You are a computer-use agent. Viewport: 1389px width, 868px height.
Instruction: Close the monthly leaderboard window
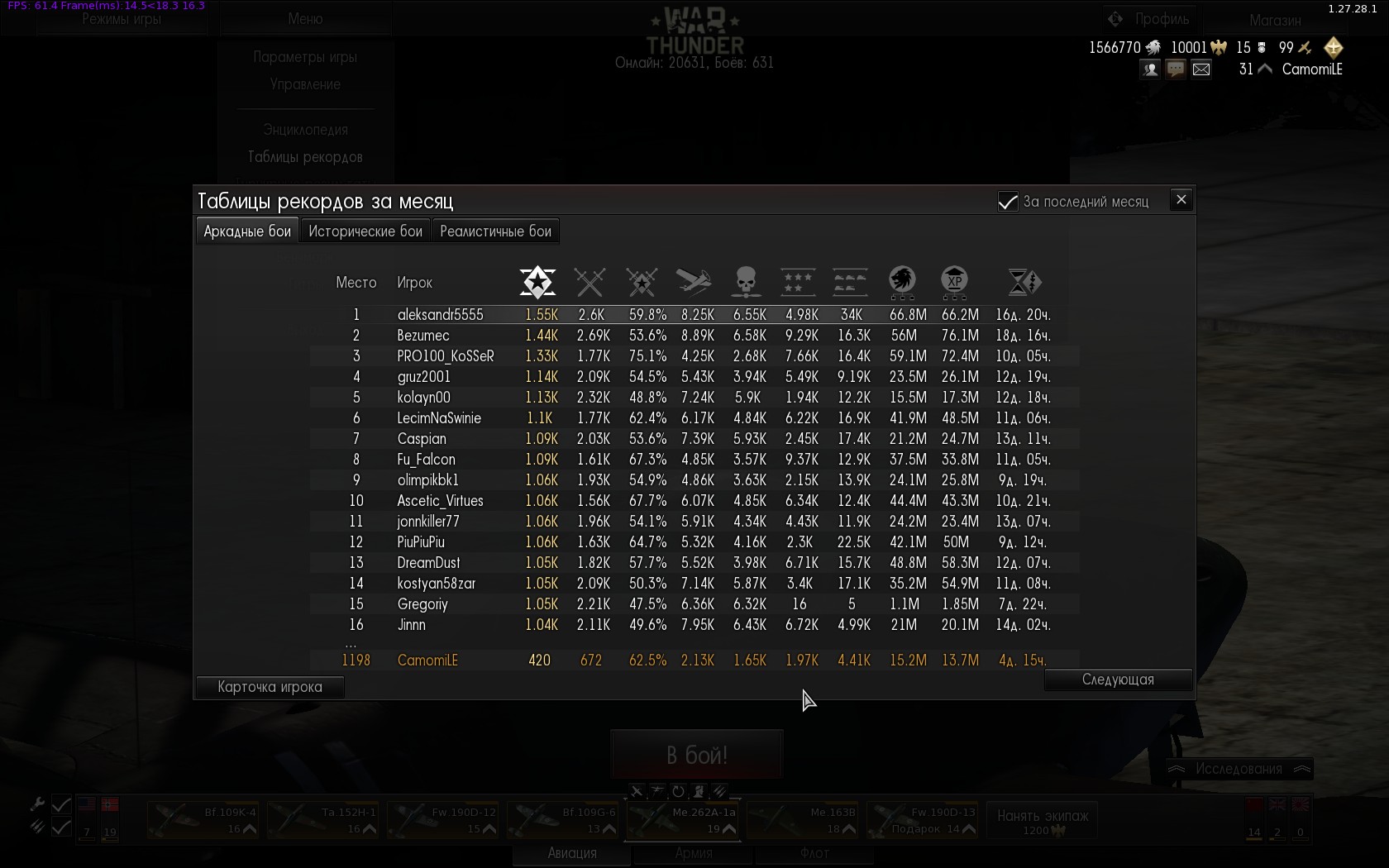pos(1181,200)
